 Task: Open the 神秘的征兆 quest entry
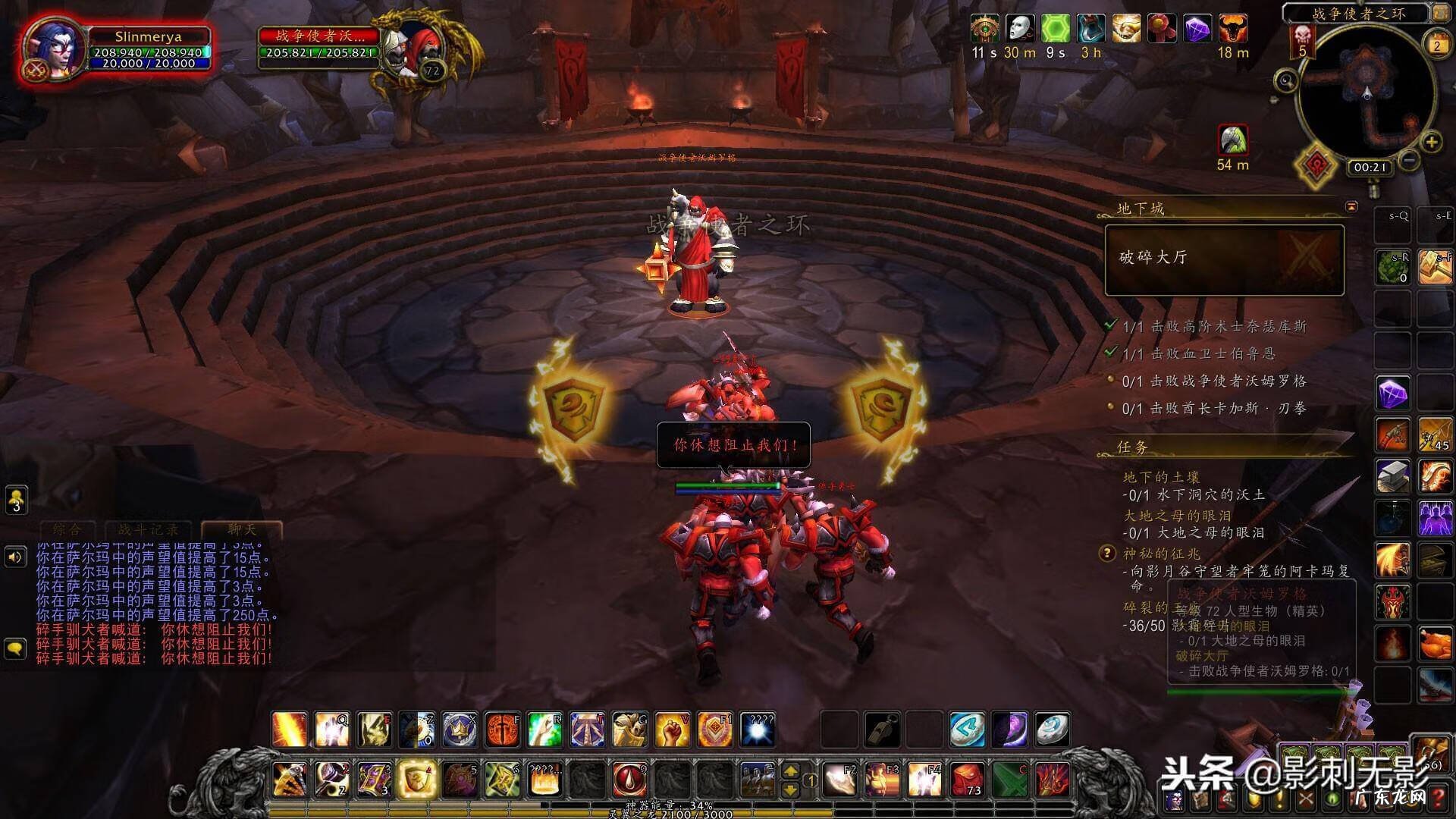coord(1162,554)
